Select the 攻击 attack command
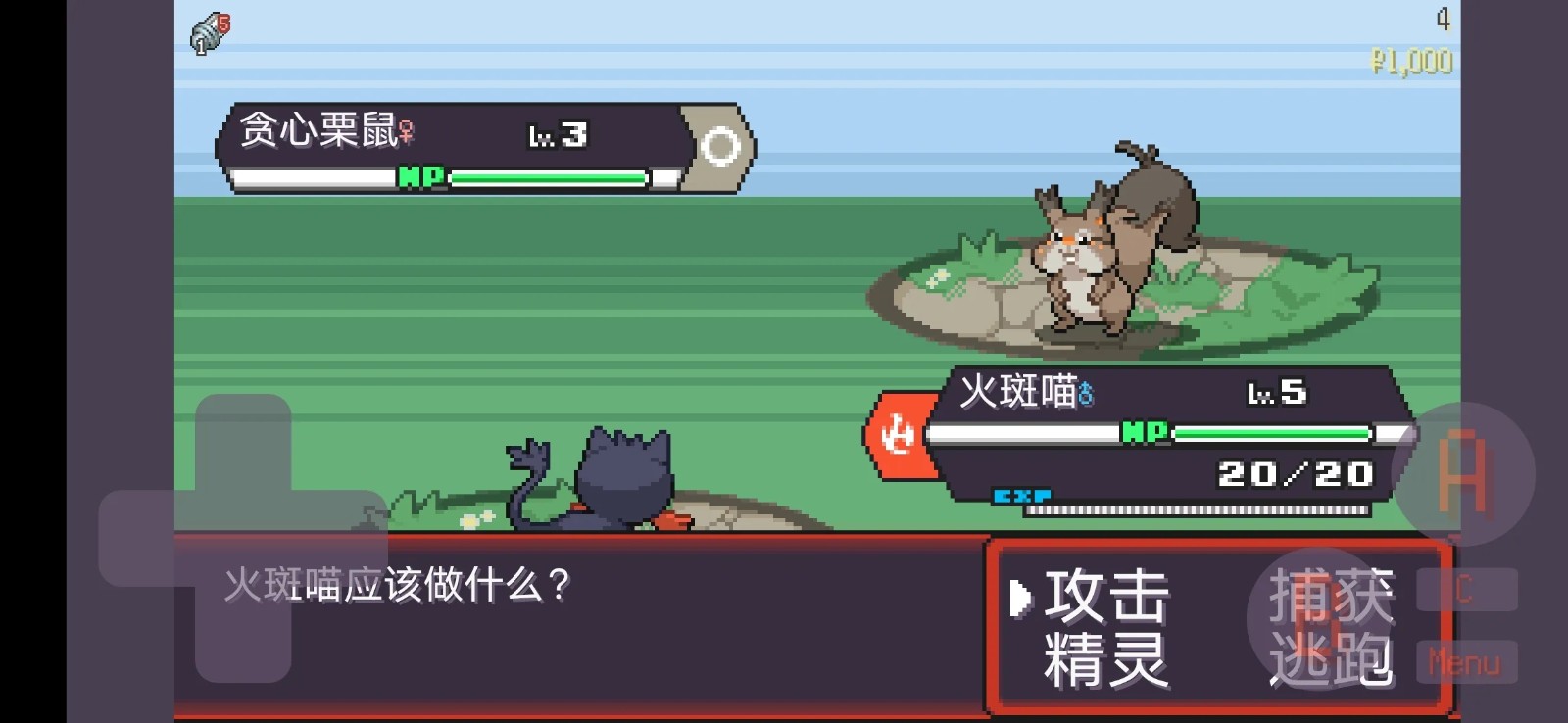Screen dimensions: 1568x723 pos(1105,596)
